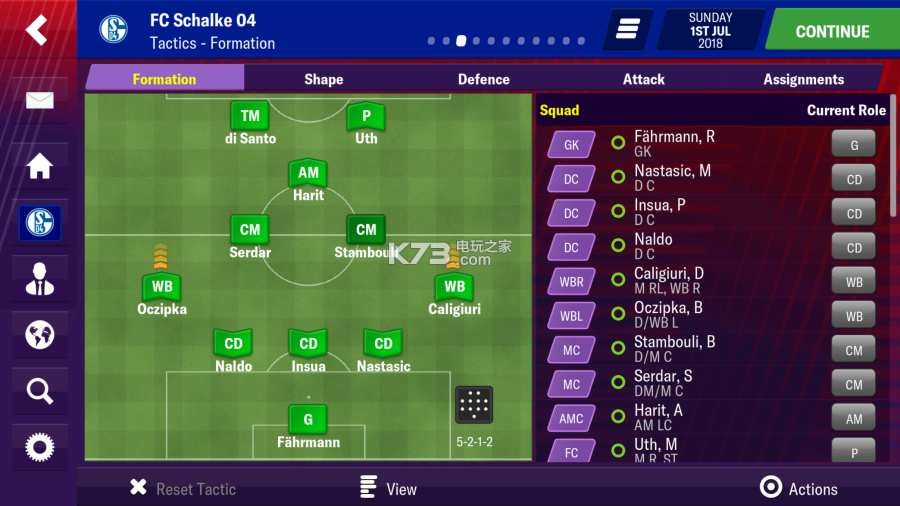Select goalkeeper Fährmann on the pitch

(x=308, y=419)
